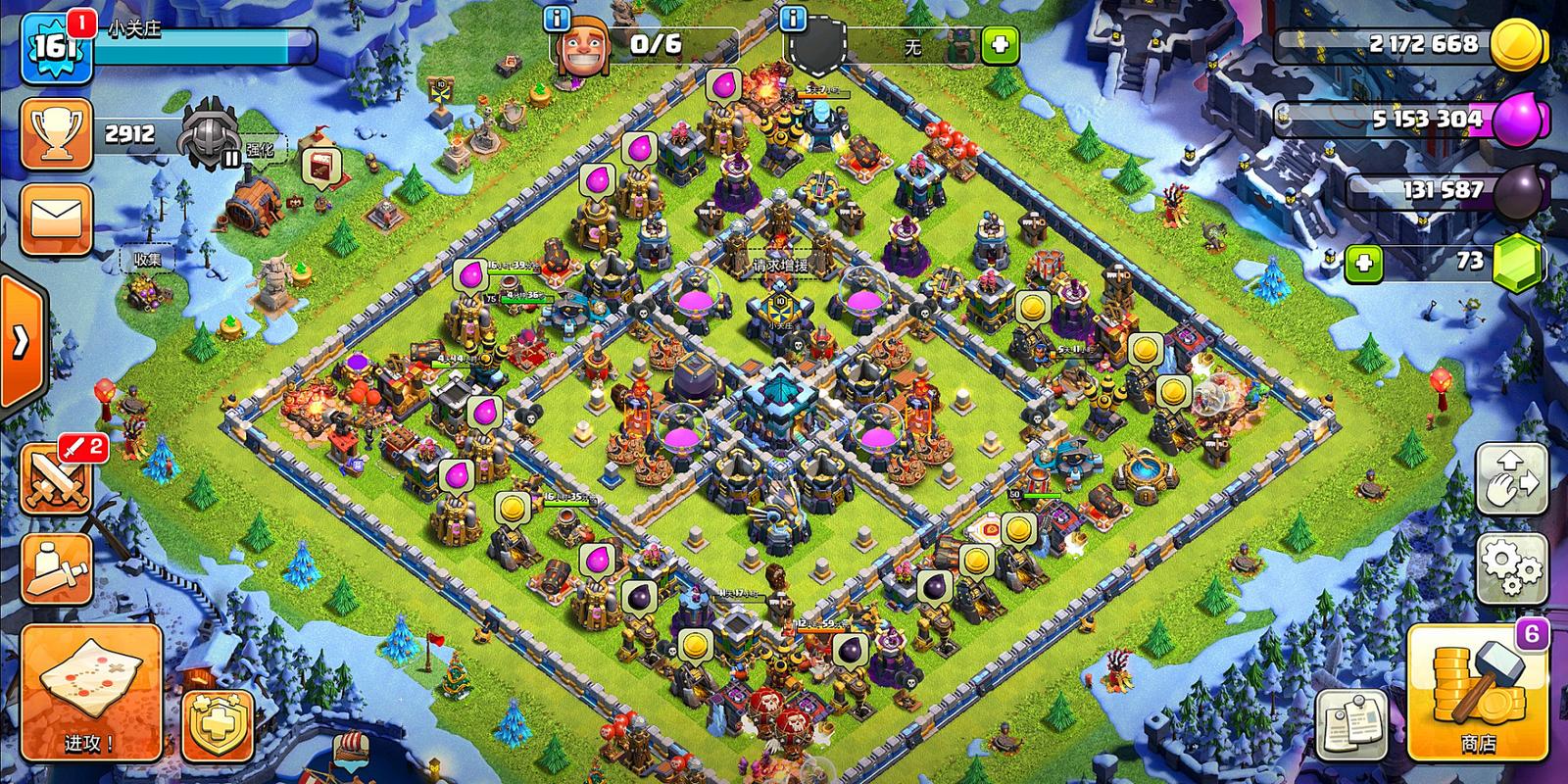
Task: Expand the side chat arrow tab
Action: (20, 343)
